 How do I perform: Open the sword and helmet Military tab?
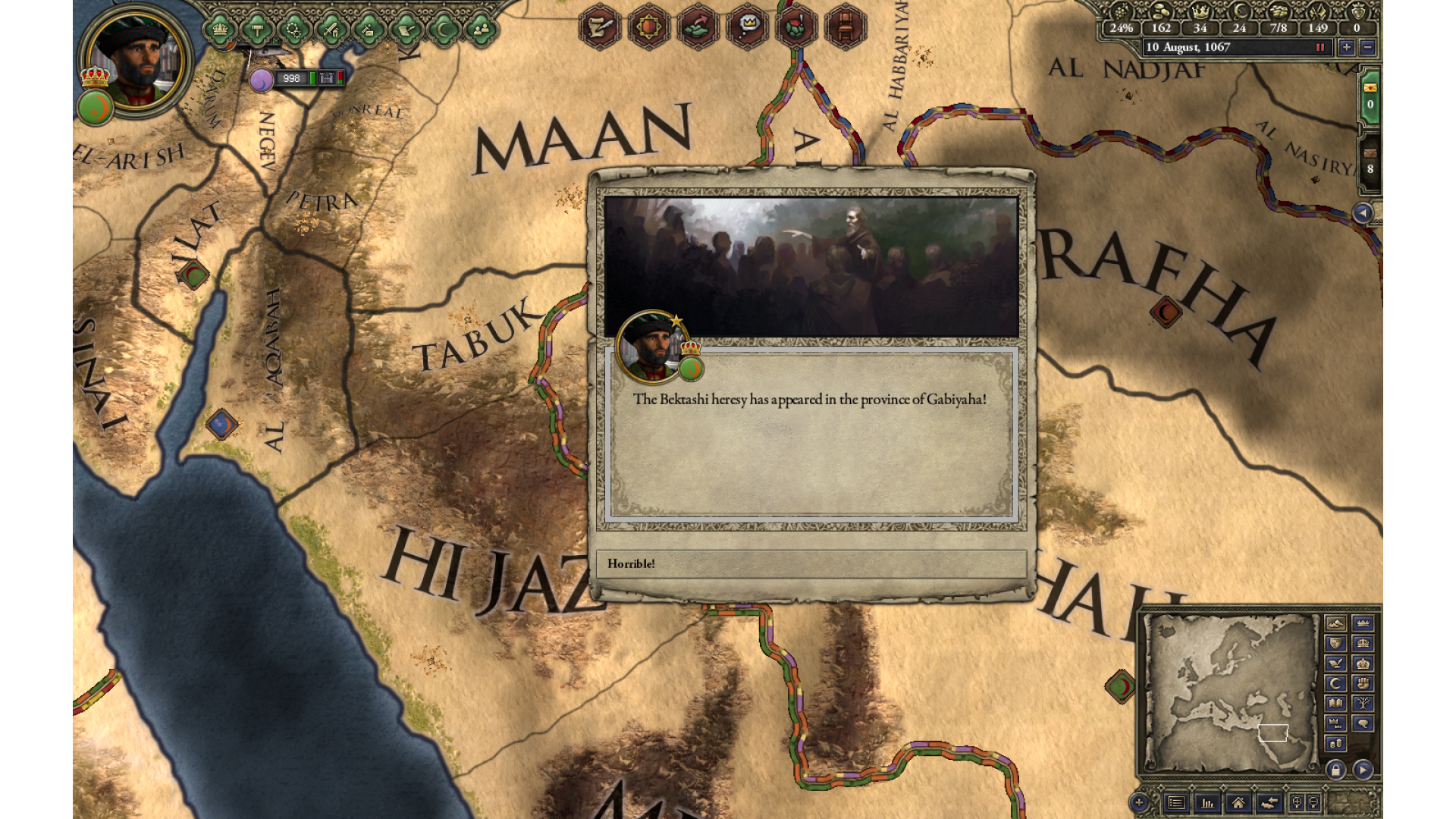(x=331, y=30)
